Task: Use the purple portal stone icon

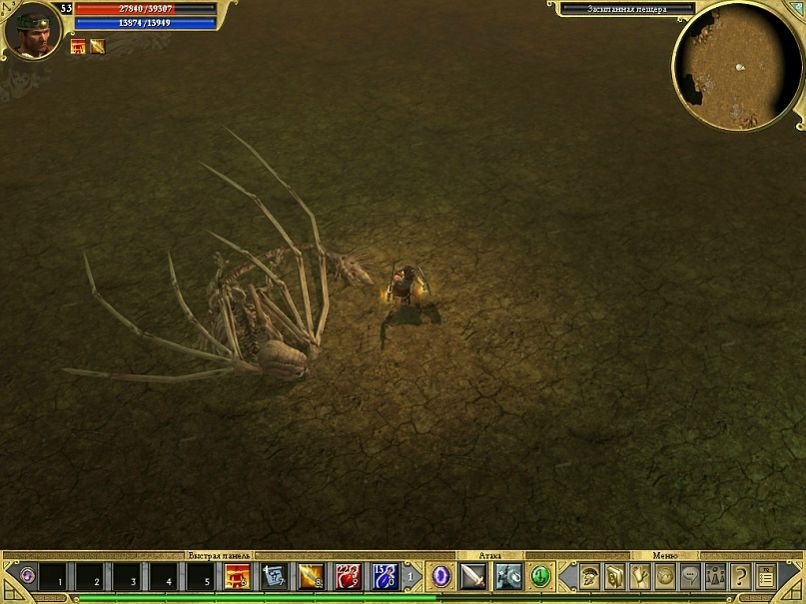Action: click(x=440, y=576)
